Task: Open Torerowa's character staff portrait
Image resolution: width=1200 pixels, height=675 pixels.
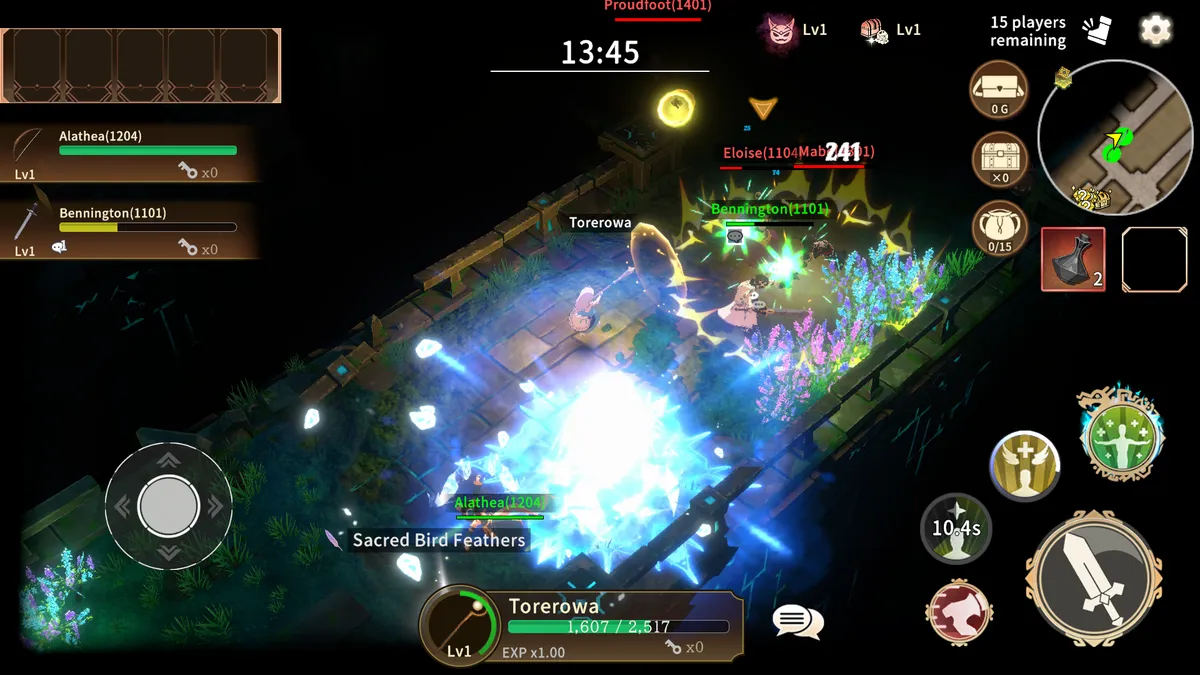Action: tap(460, 625)
